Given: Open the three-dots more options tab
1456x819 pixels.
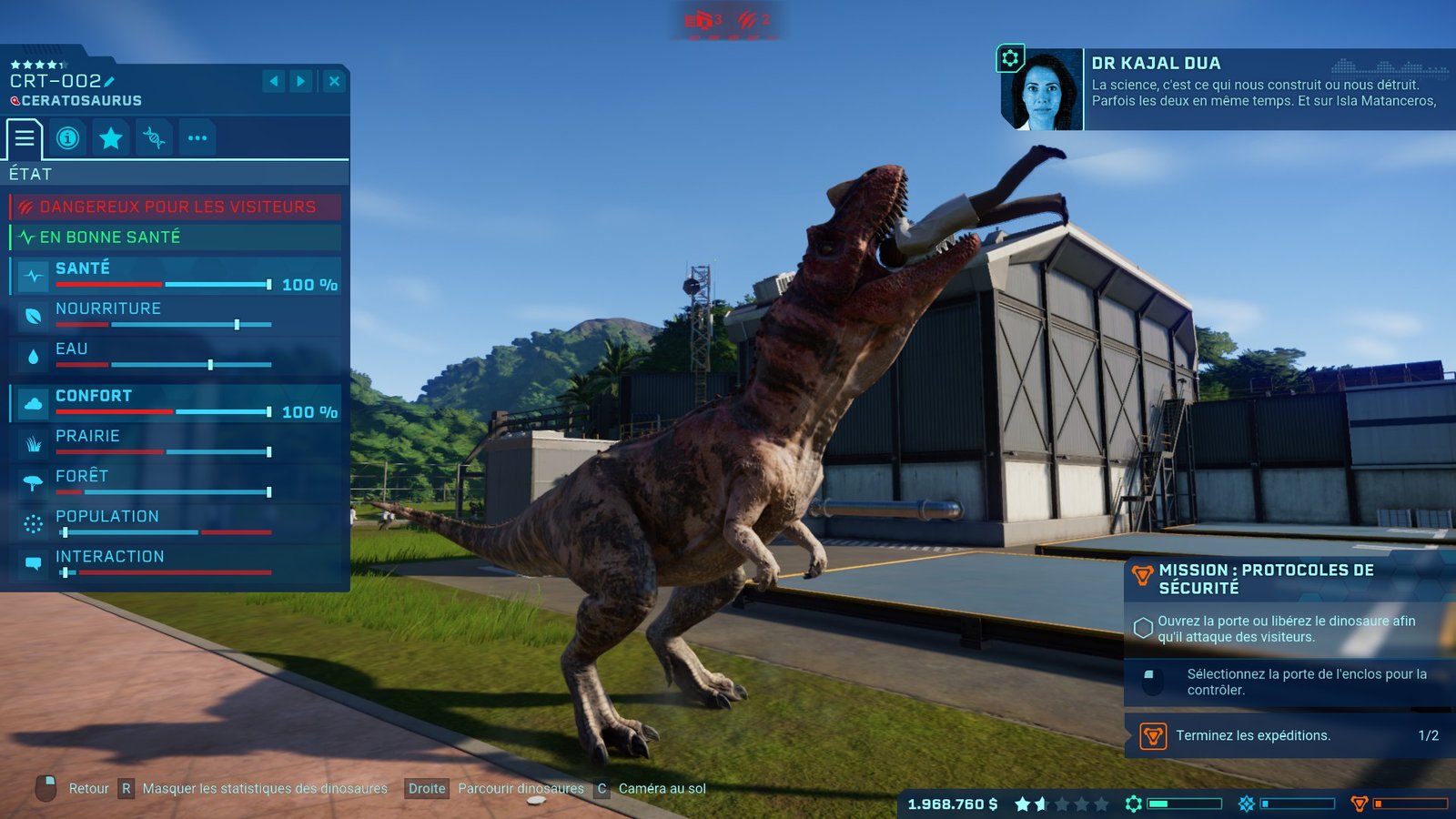Looking at the screenshot, I should tap(197, 138).
